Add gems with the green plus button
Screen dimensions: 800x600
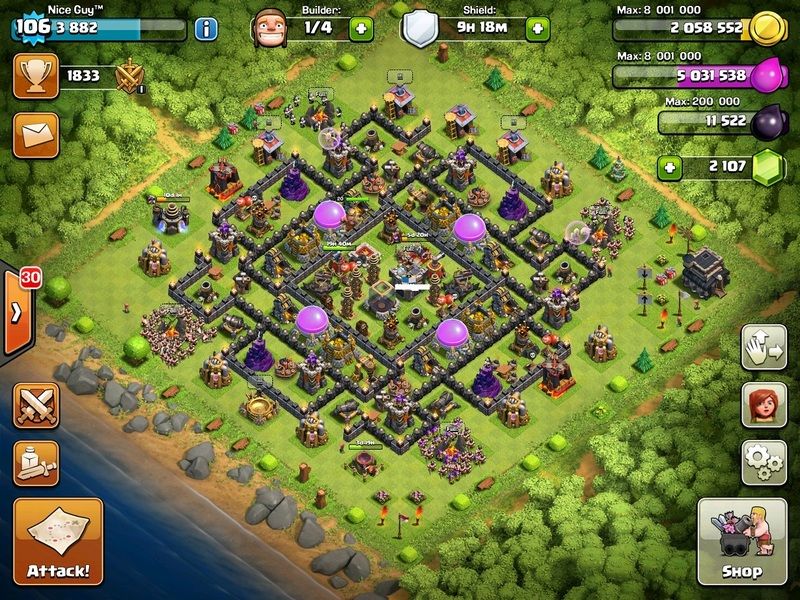(671, 166)
